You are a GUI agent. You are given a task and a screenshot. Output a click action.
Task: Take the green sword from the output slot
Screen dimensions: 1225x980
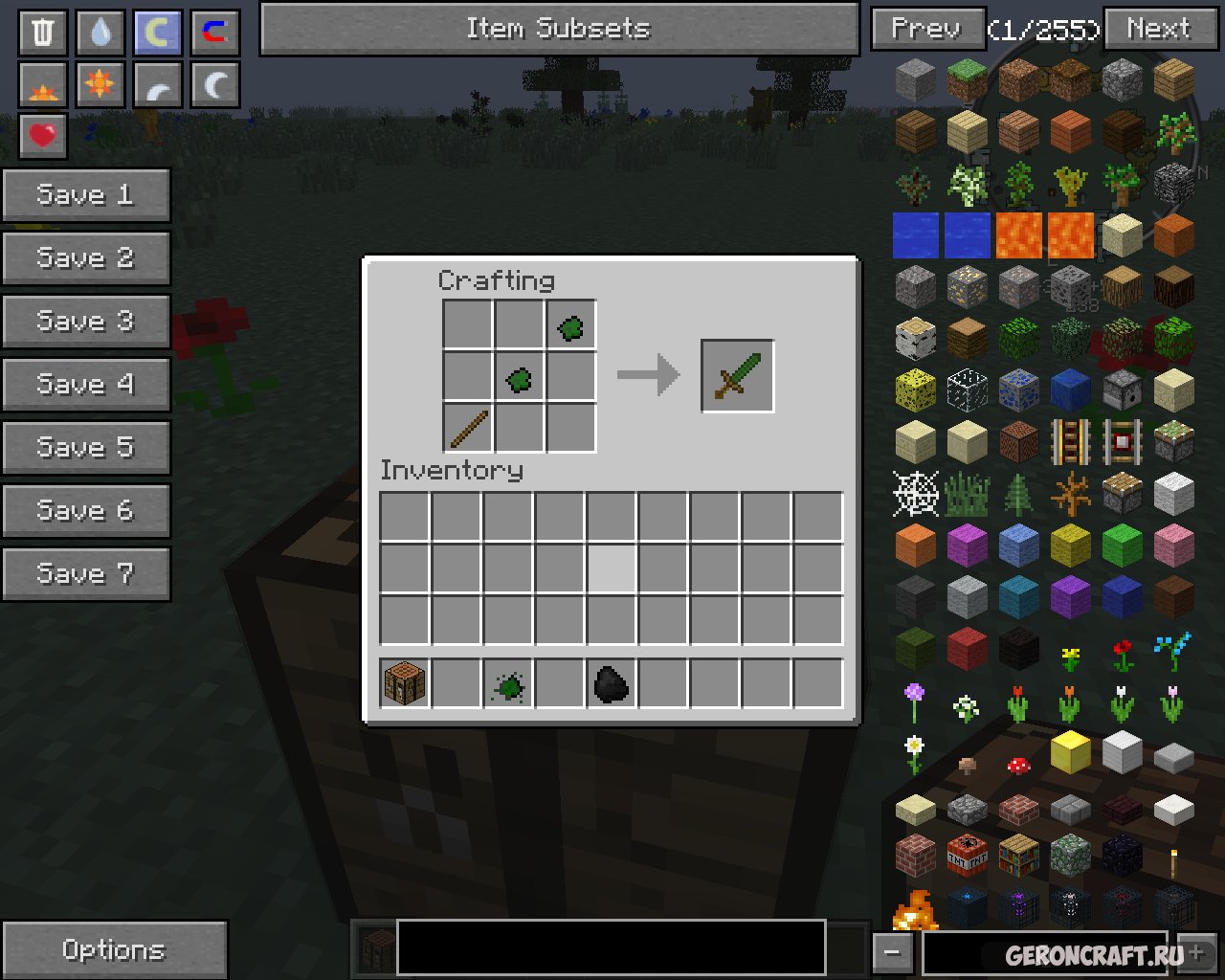pos(737,376)
